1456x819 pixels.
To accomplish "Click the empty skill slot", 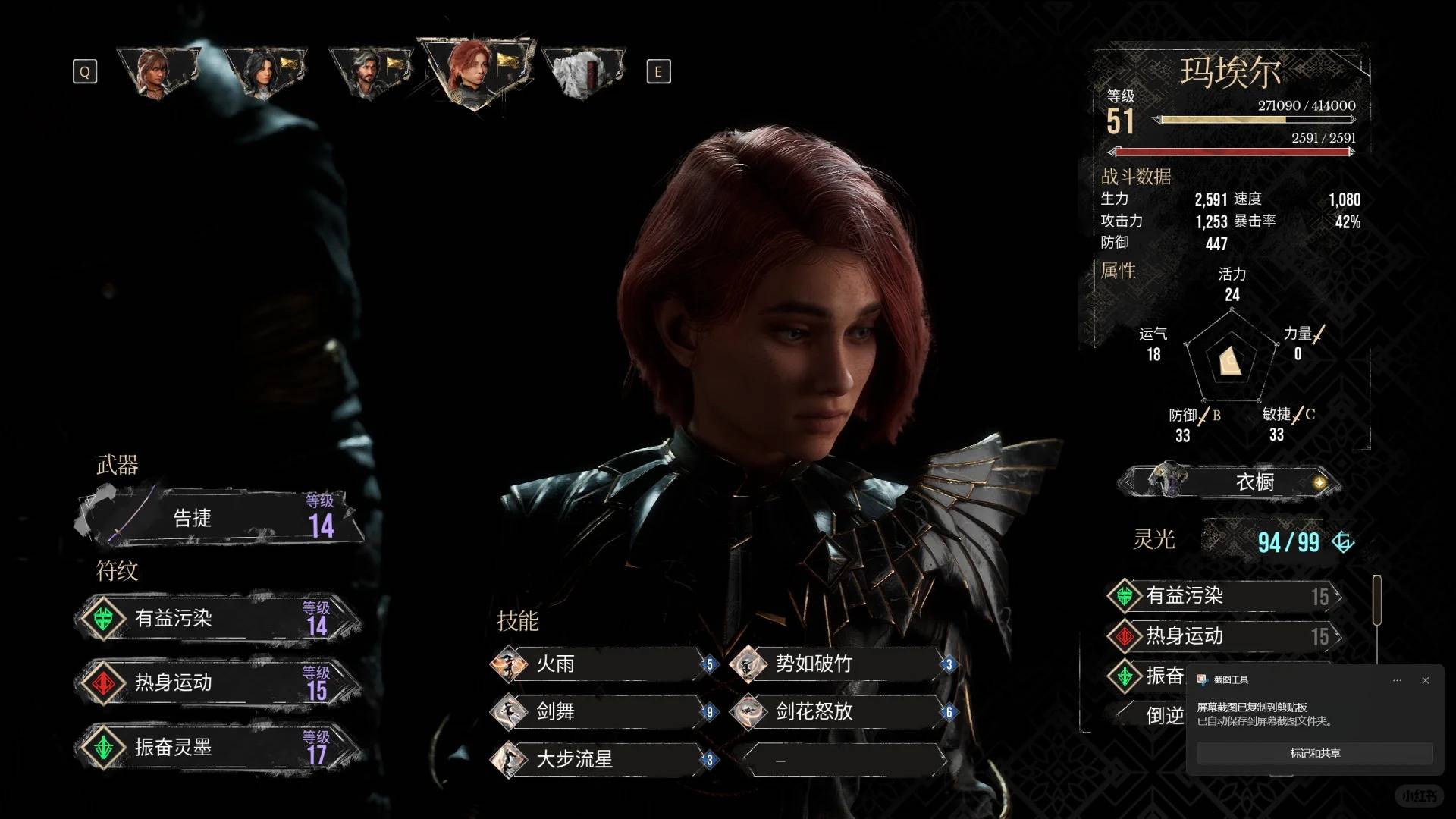I will coord(842,759).
